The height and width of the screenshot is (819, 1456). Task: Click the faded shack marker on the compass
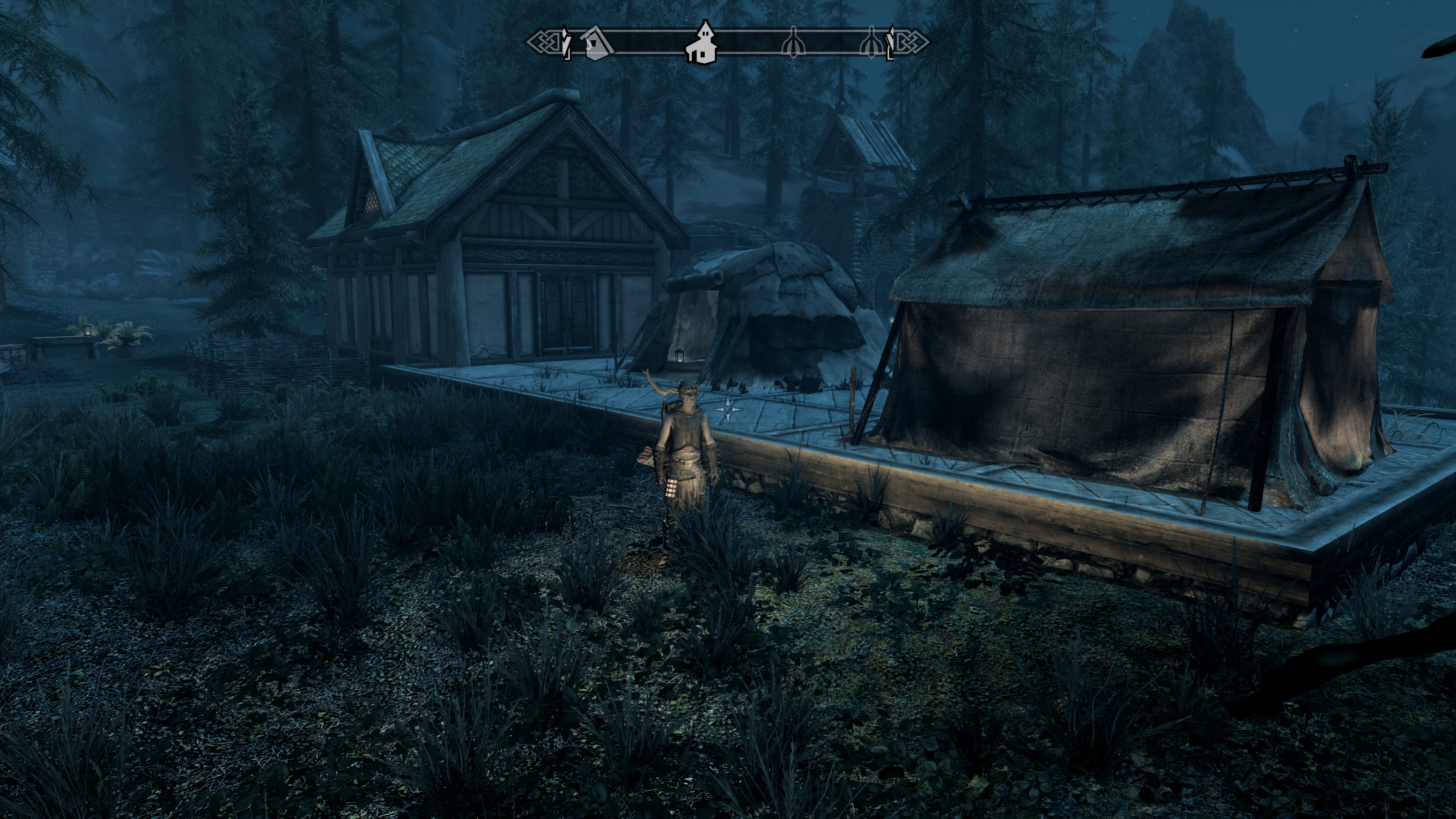click(x=598, y=43)
